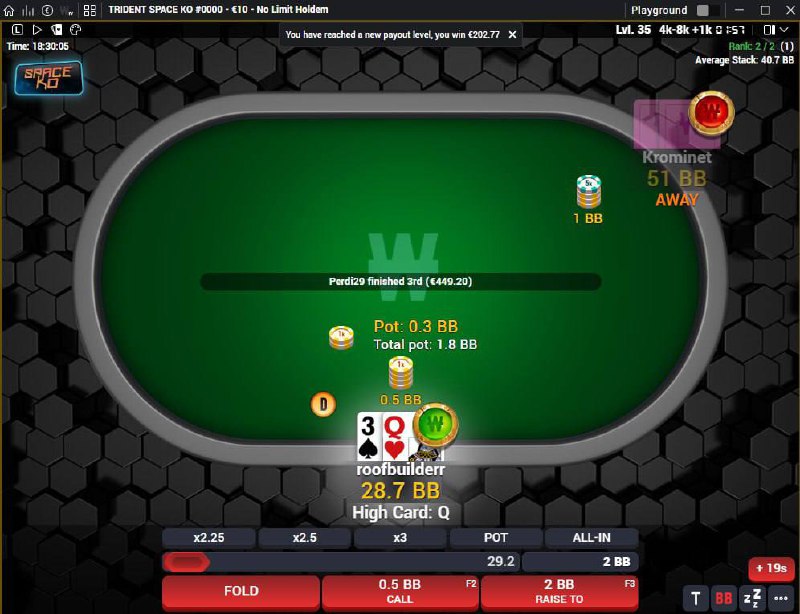Viewport: 800px width, 614px height.
Task: Fold the hand
Action: 241,591
